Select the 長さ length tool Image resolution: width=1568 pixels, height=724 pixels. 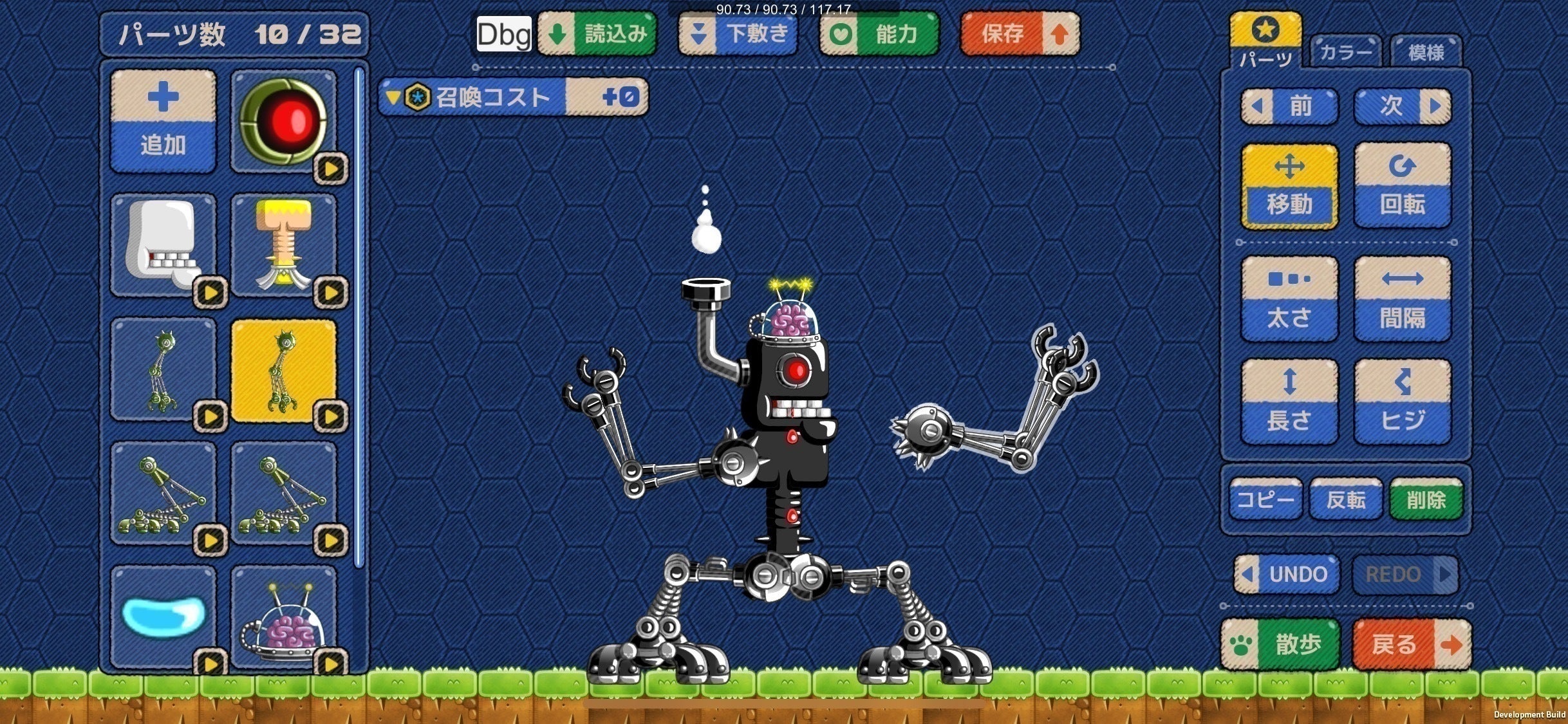click(1289, 402)
